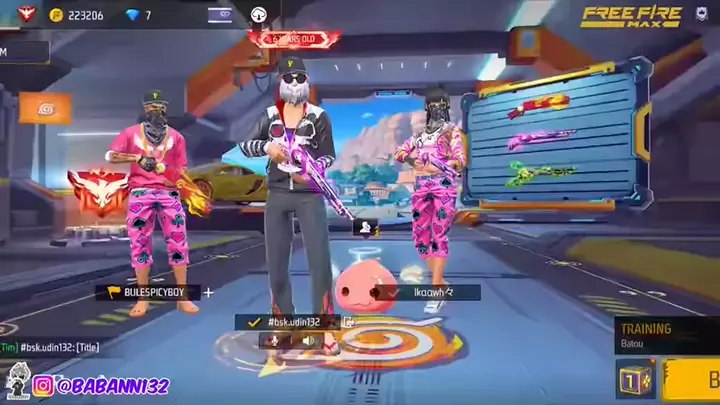Tap the gold coin balance
Image resolution: width=720 pixels, height=405 pixels.
(78, 15)
